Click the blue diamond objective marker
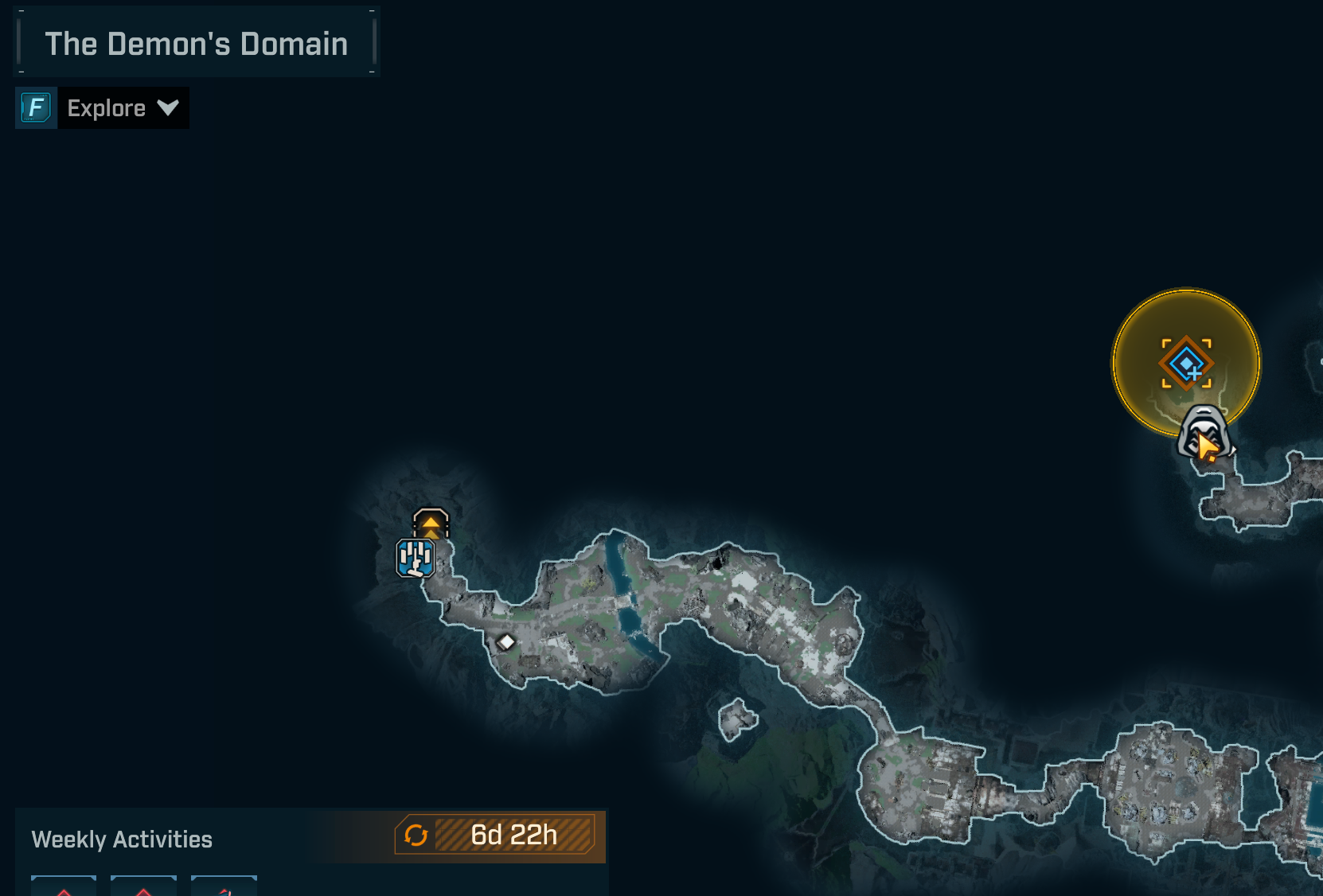 tap(1186, 363)
